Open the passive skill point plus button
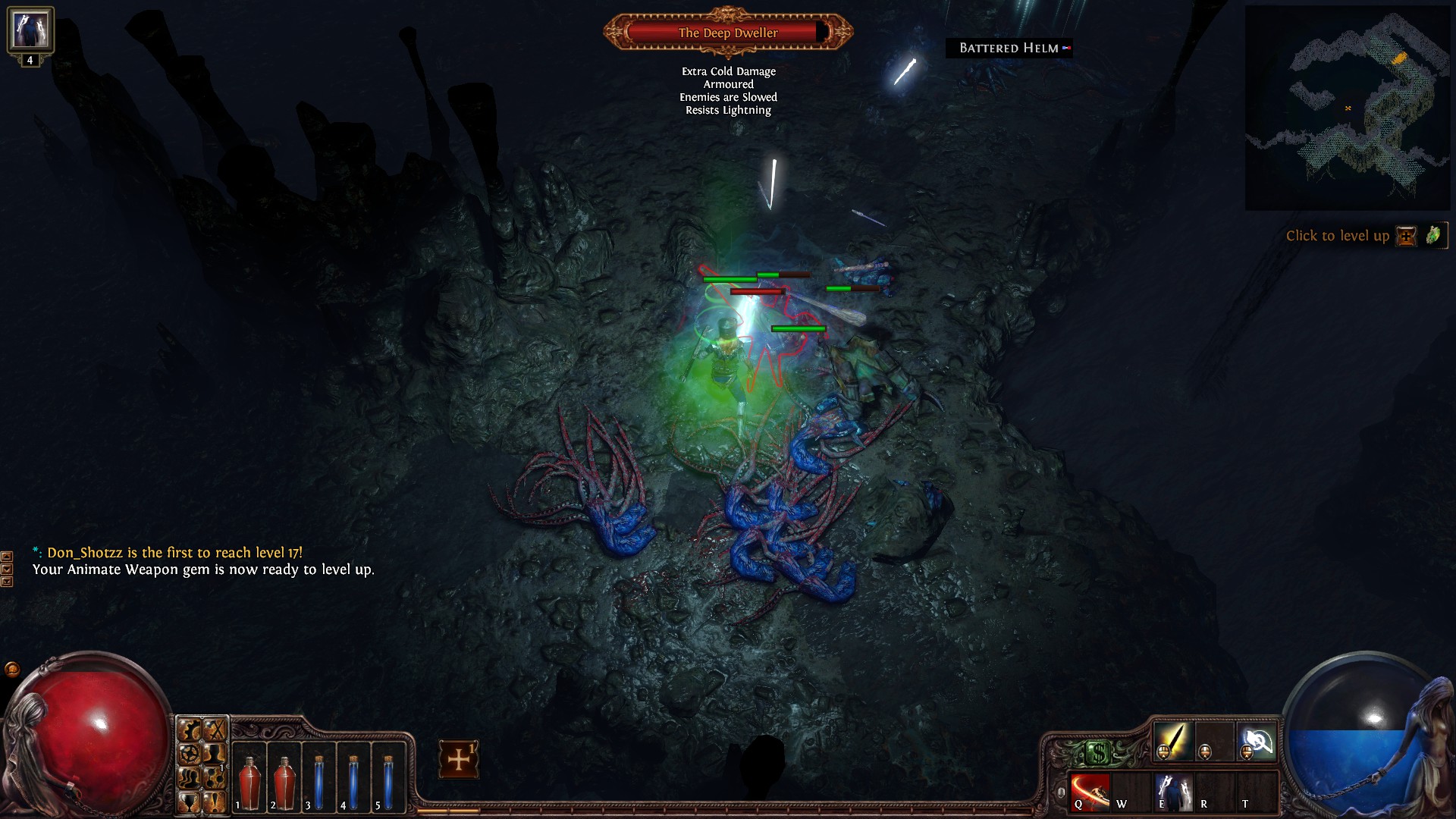This screenshot has height=819, width=1456. coord(458,759)
